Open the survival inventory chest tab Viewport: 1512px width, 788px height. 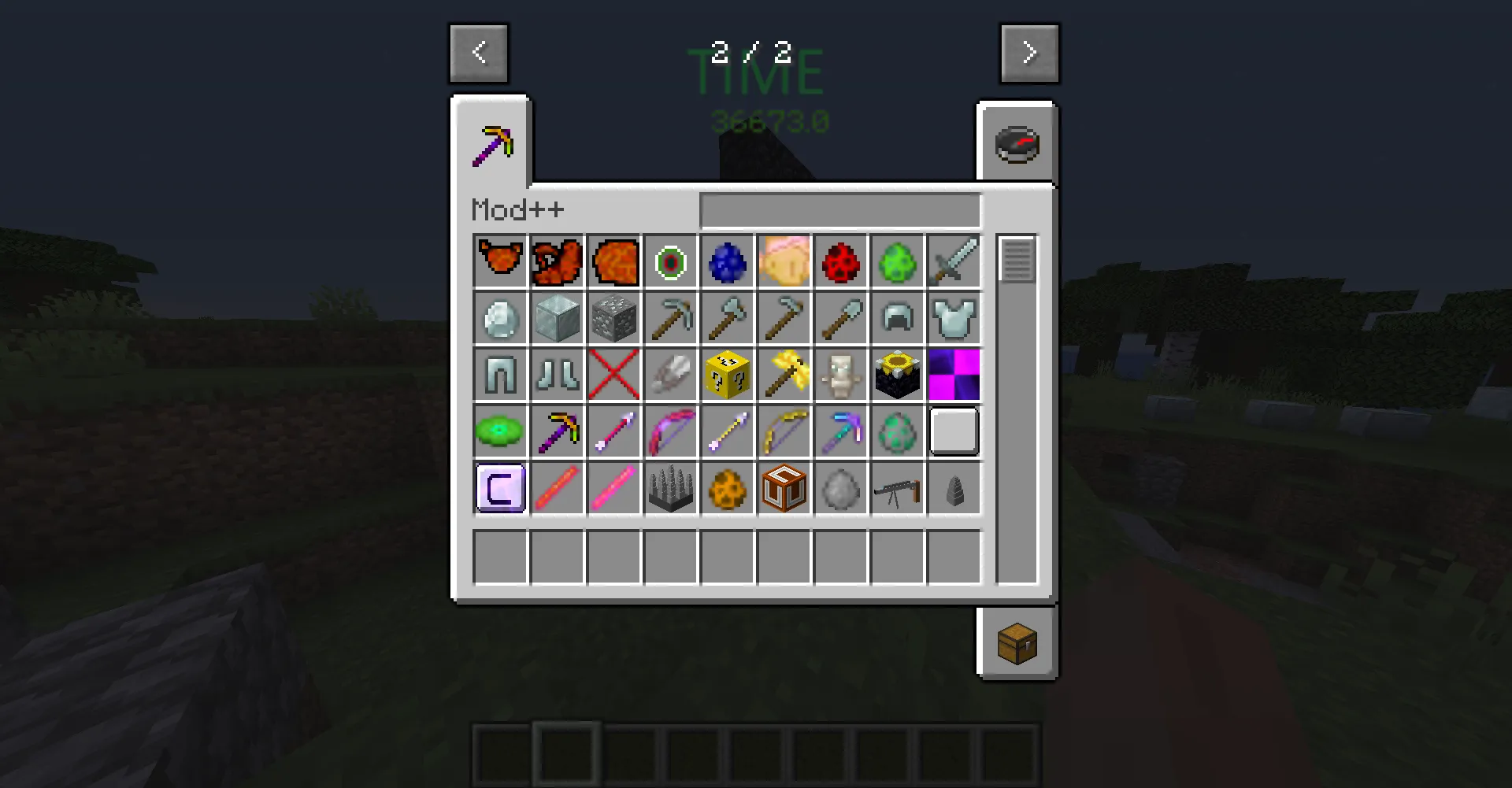click(x=1017, y=642)
